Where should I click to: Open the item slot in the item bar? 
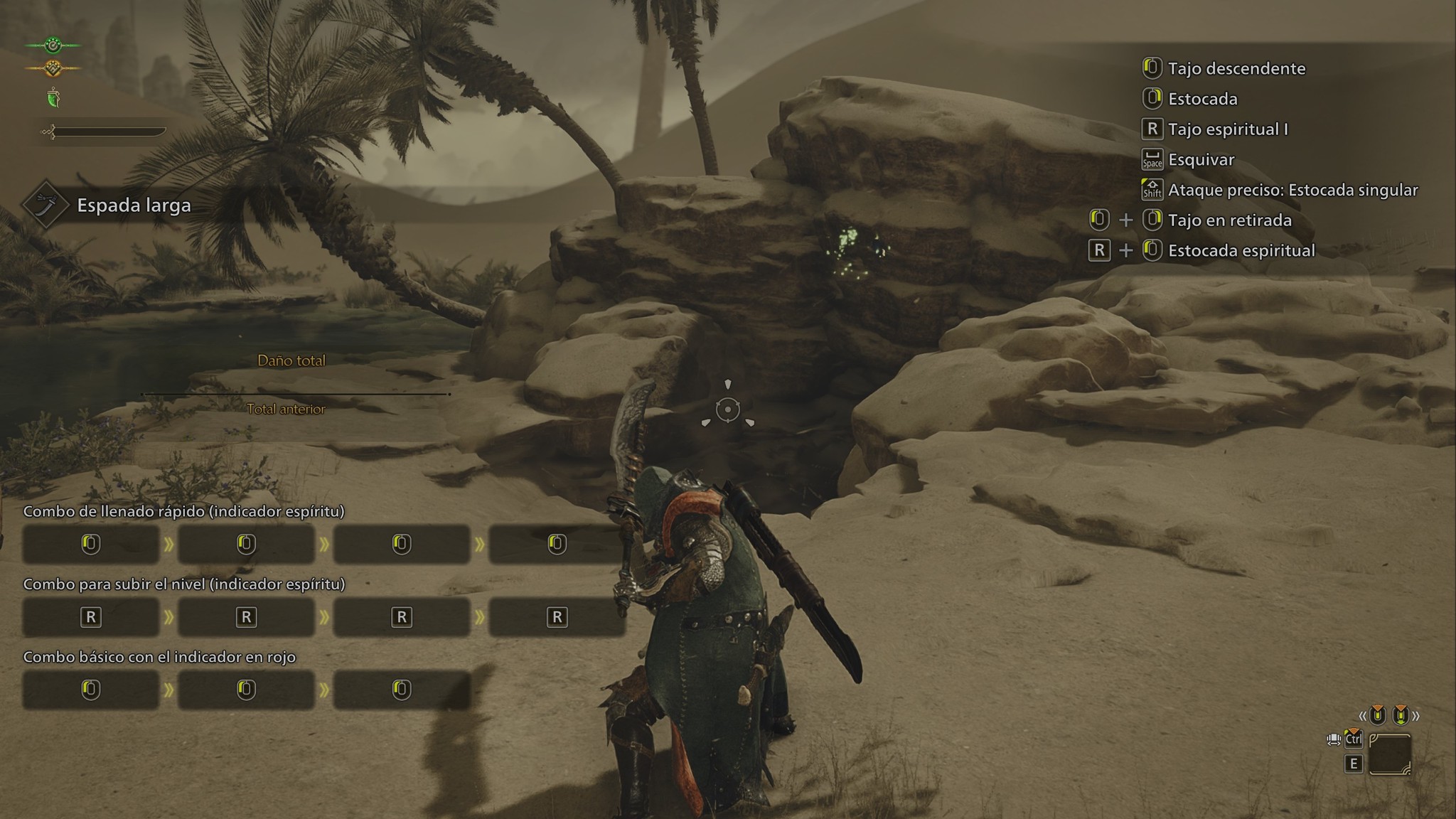click(x=1389, y=754)
